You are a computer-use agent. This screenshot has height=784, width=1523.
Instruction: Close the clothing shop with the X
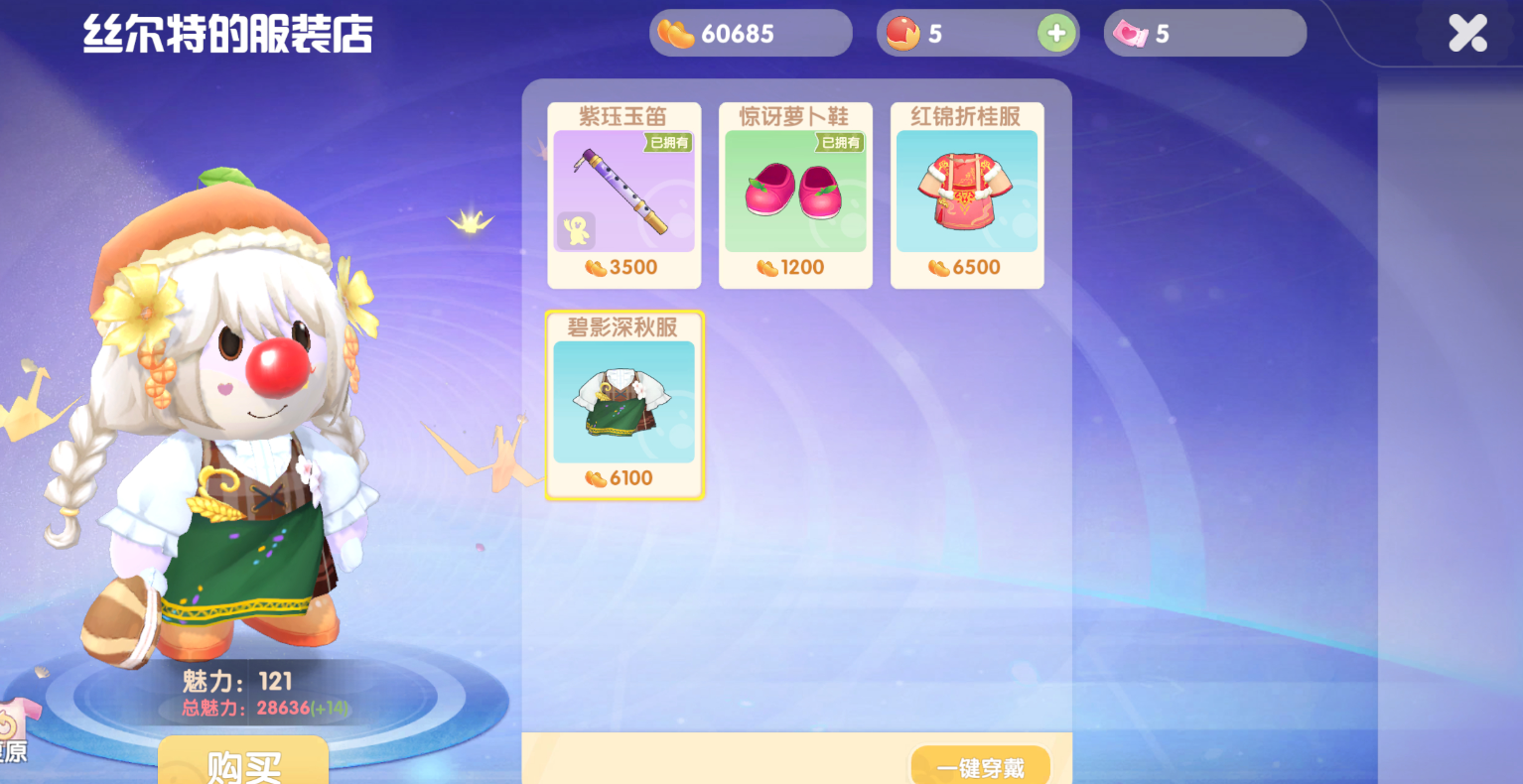tap(1466, 33)
